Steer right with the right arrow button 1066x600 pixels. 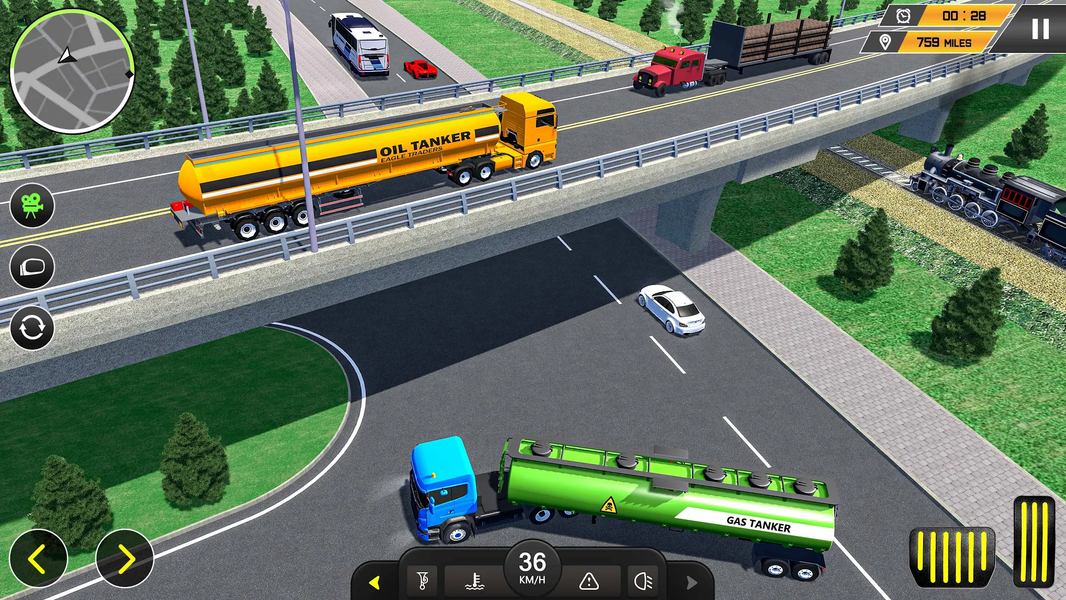click(x=125, y=558)
